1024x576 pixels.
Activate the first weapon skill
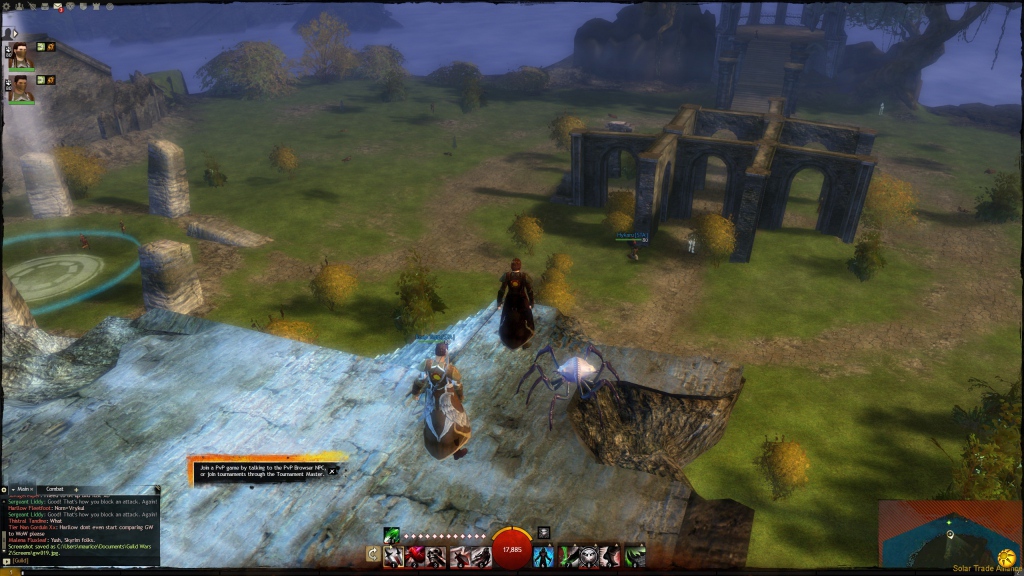[393, 556]
